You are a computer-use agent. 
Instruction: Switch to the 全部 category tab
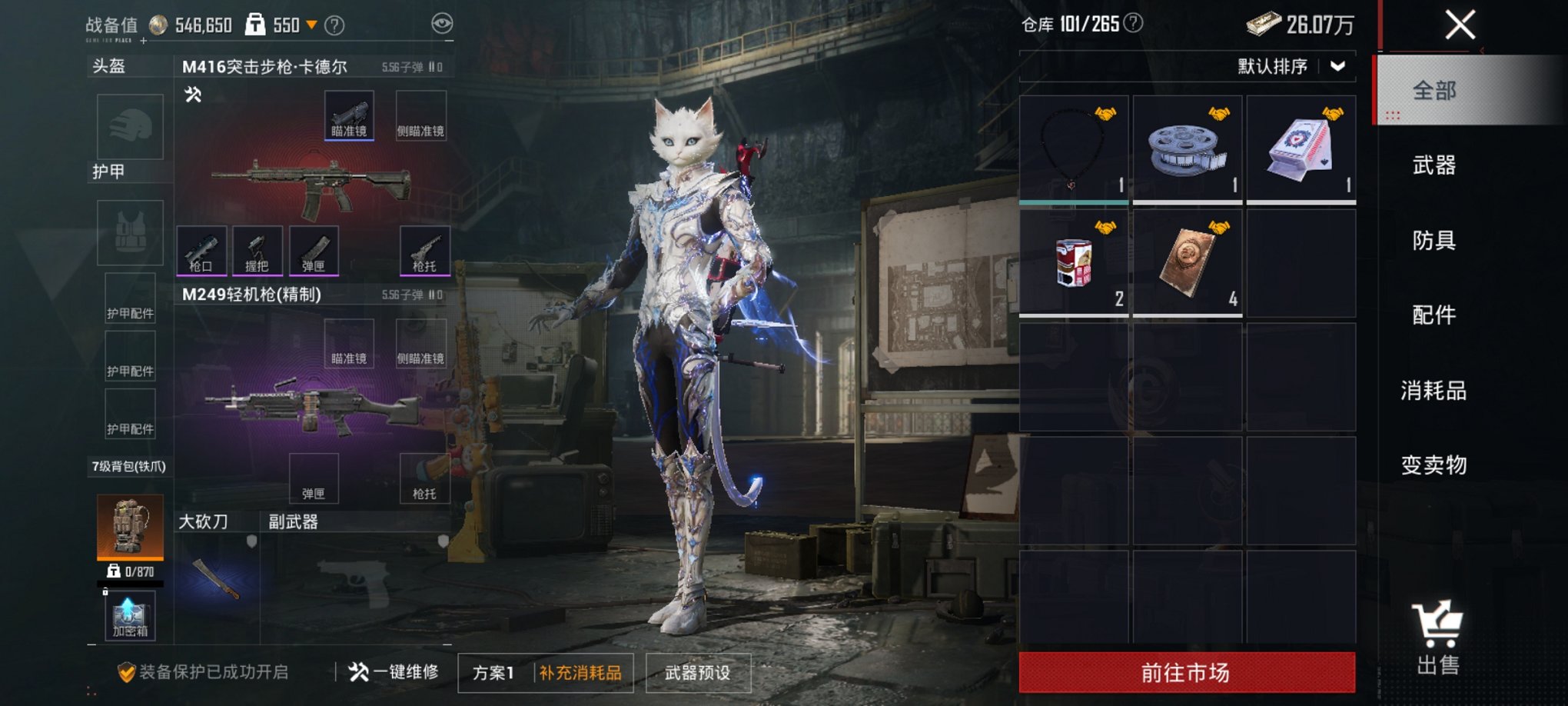(1433, 91)
